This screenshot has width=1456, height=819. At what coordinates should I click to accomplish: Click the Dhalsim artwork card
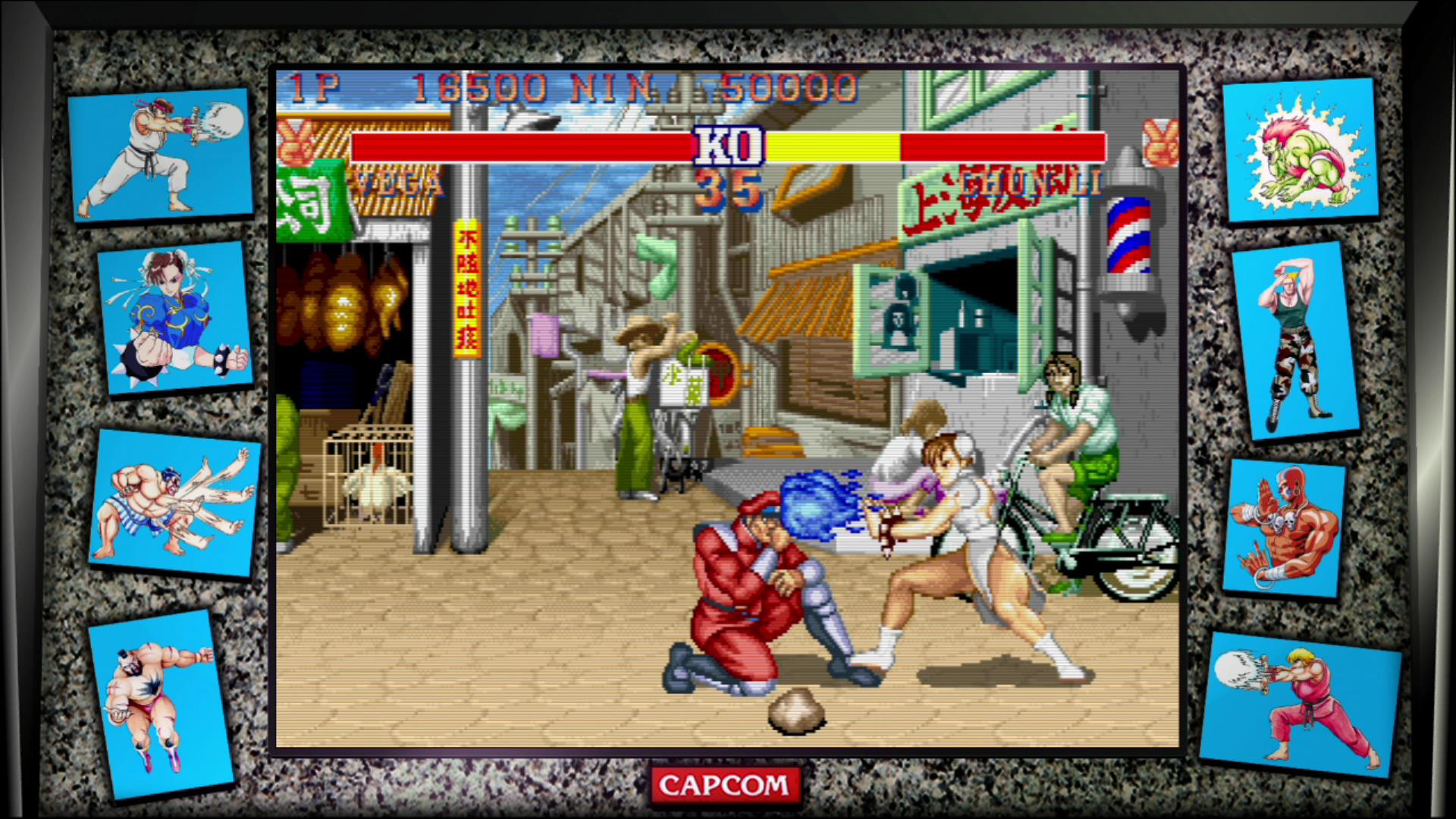pos(1291,523)
